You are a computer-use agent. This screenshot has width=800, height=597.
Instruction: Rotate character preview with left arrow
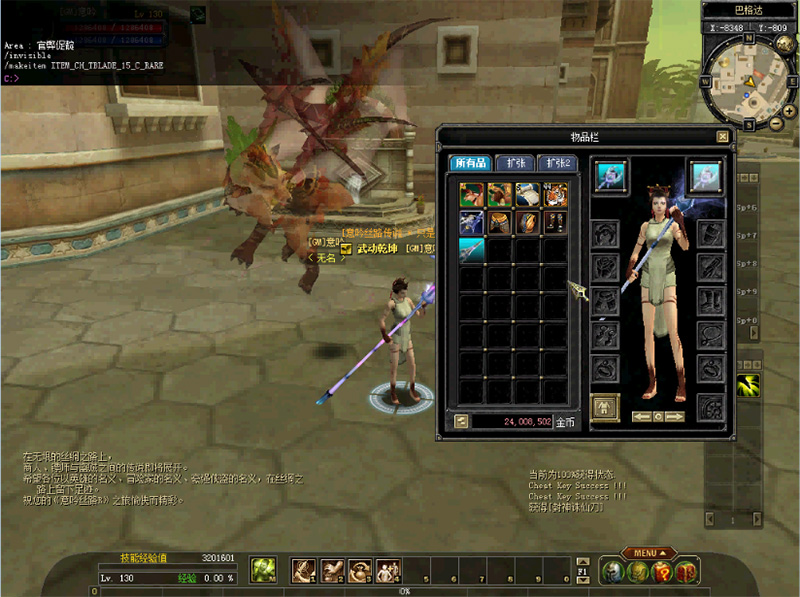click(640, 416)
